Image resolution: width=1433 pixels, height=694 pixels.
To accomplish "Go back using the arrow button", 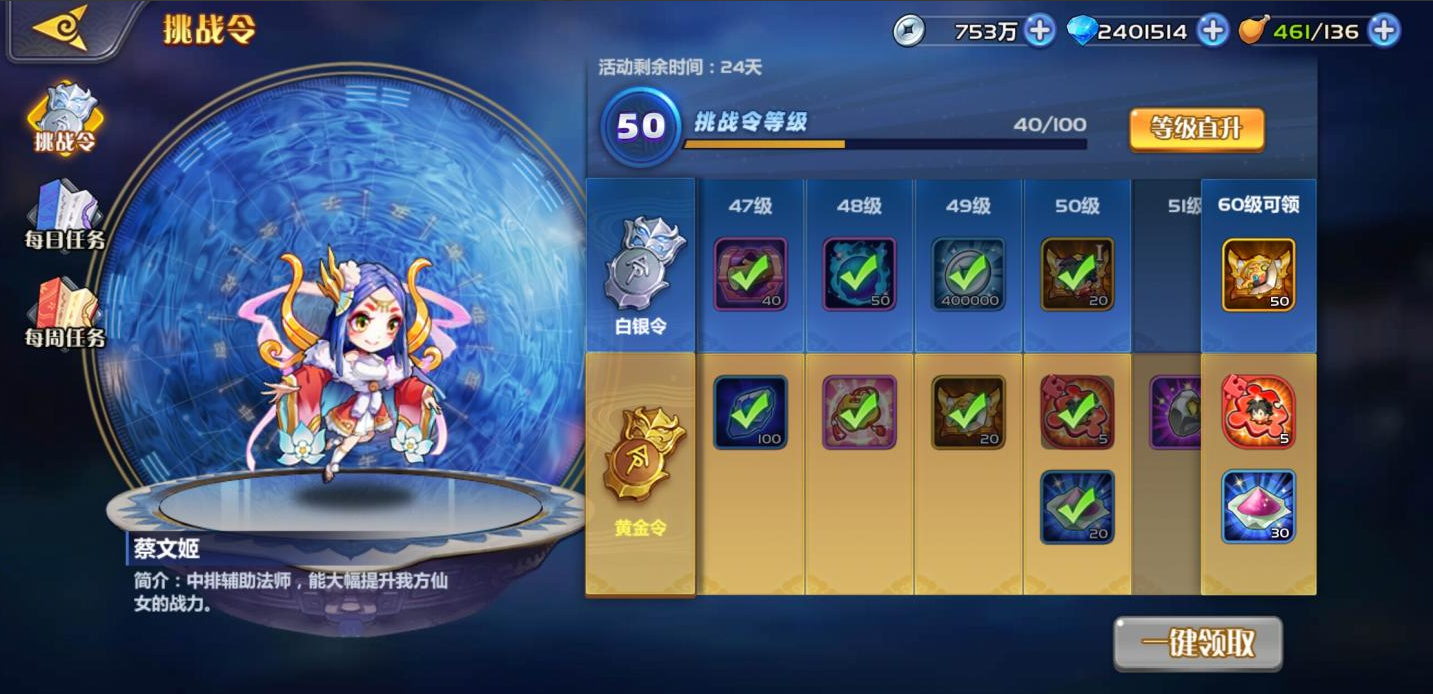I will 60,28.
